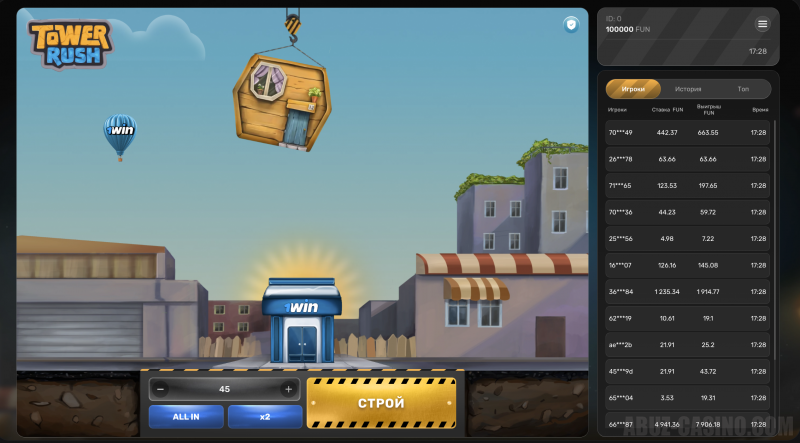800x443 pixels.
Task: Bet everything with ALL IN
Action: 186,416
